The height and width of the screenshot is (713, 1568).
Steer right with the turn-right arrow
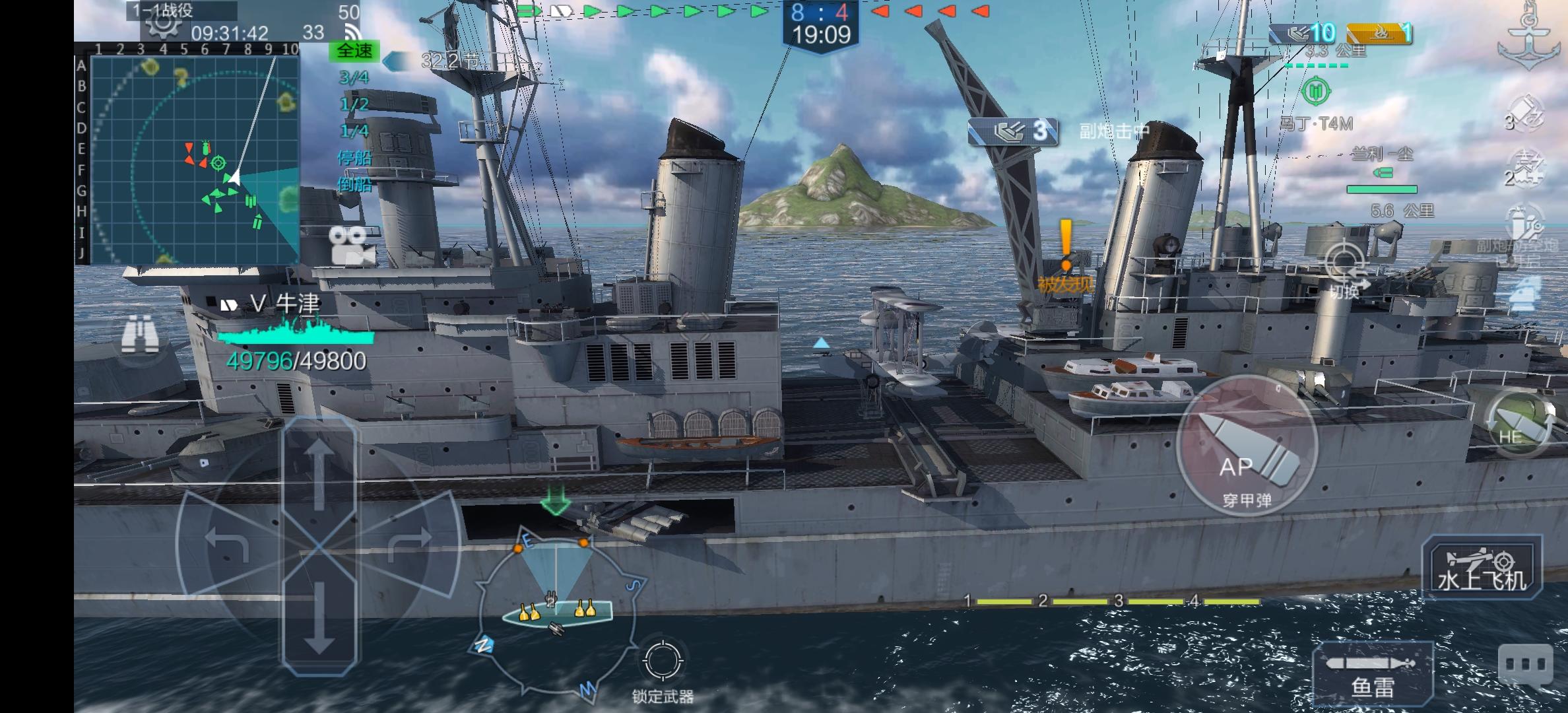[x=410, y=543]
